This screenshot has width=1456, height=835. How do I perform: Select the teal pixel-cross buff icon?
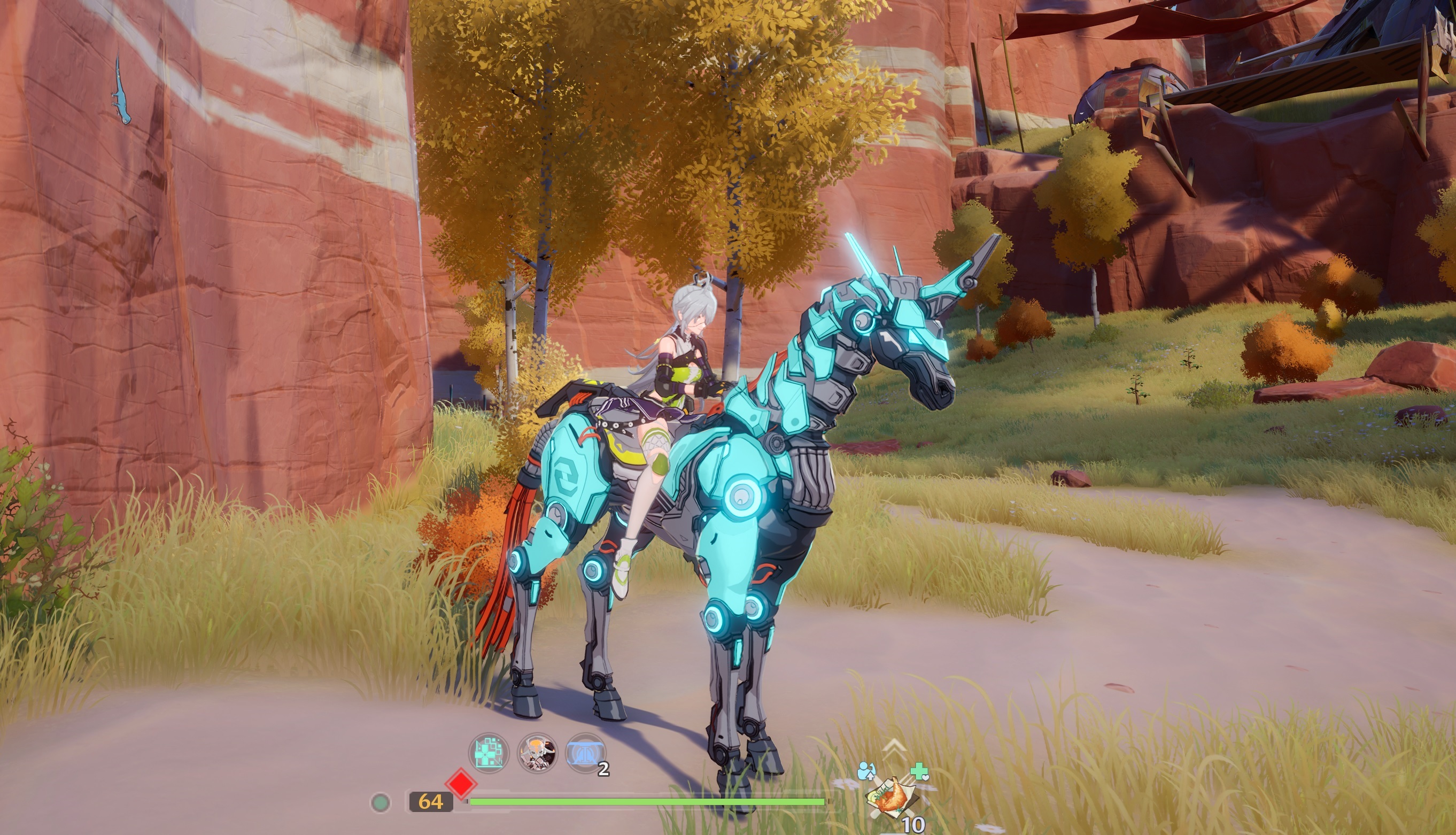coord(489,753)
